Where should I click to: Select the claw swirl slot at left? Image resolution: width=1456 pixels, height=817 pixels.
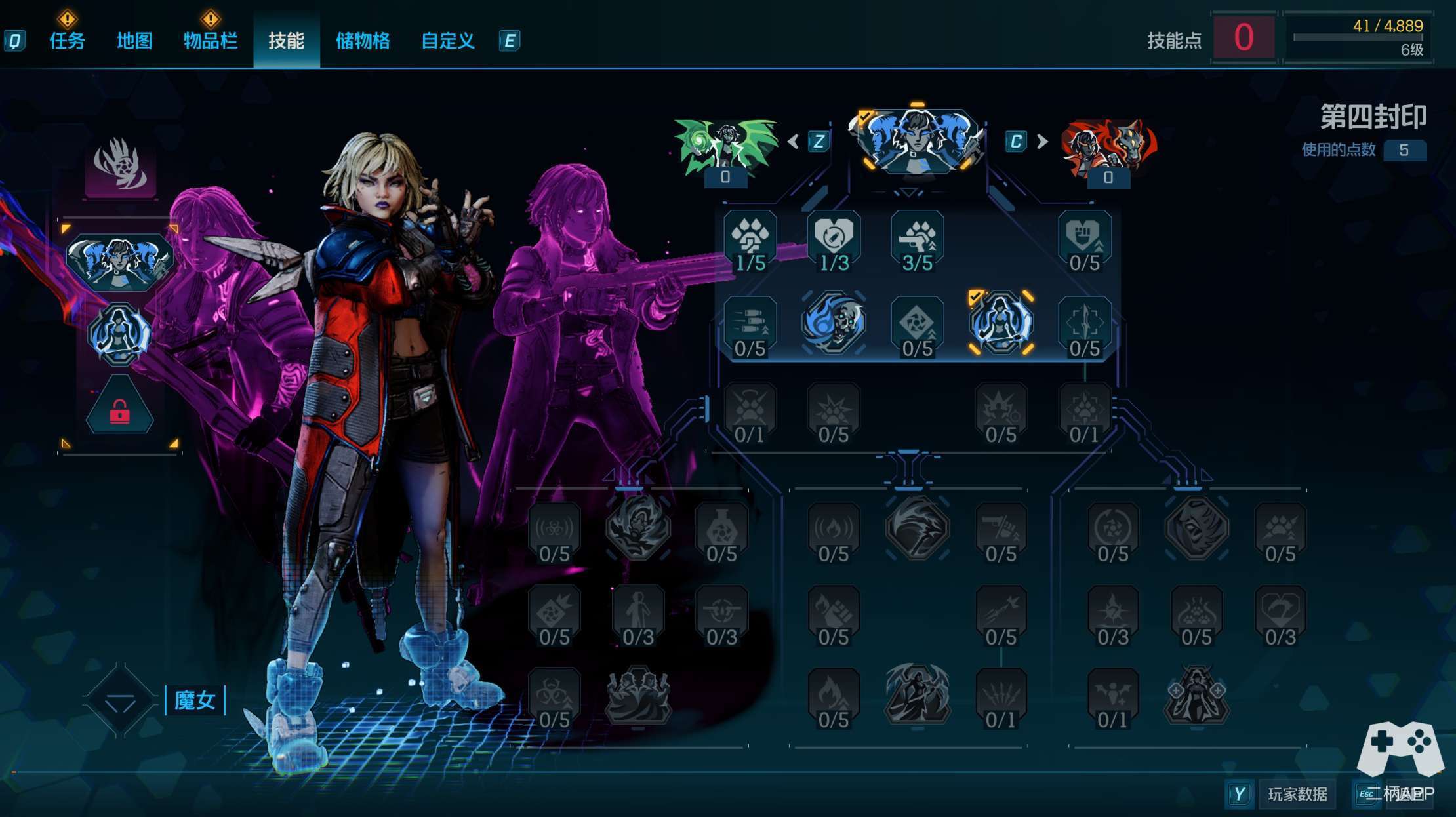[x=120, y=167]
